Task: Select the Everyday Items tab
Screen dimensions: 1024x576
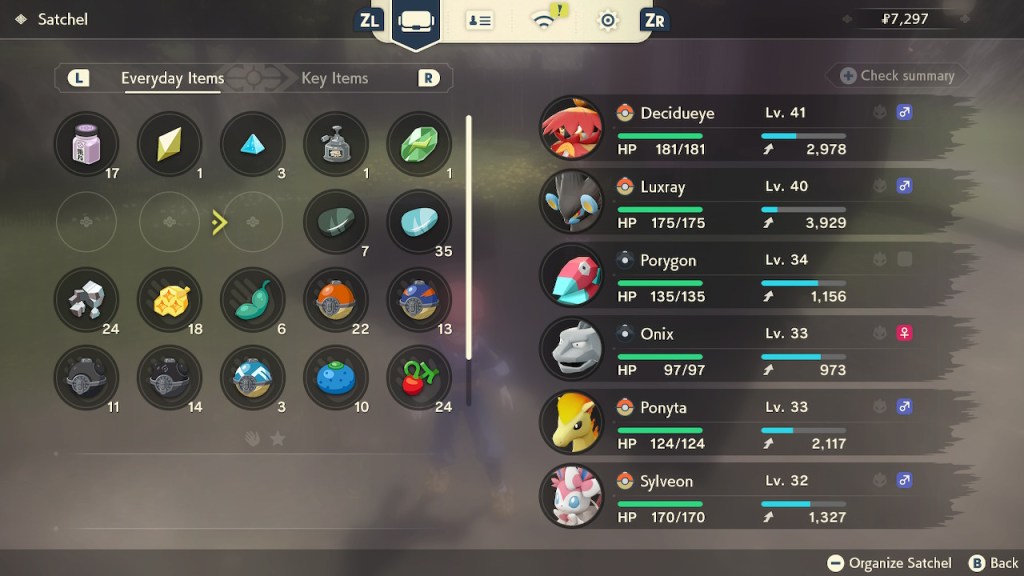Action: (172, 78)
